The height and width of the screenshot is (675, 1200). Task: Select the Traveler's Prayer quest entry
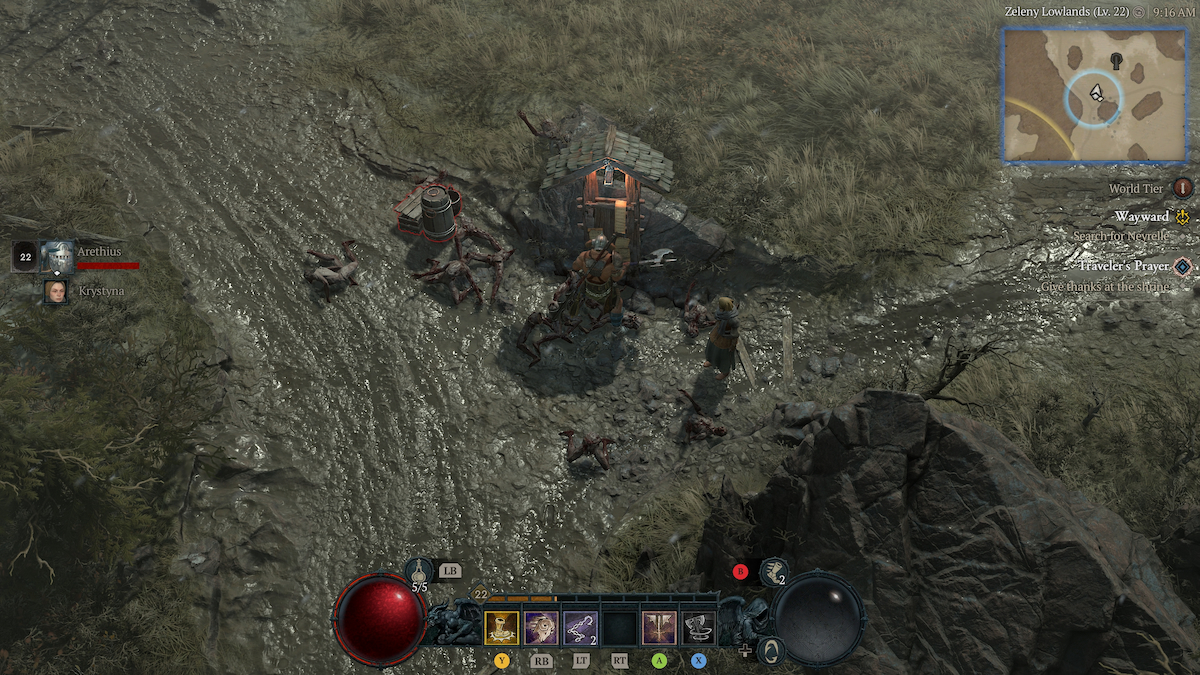1124,266
